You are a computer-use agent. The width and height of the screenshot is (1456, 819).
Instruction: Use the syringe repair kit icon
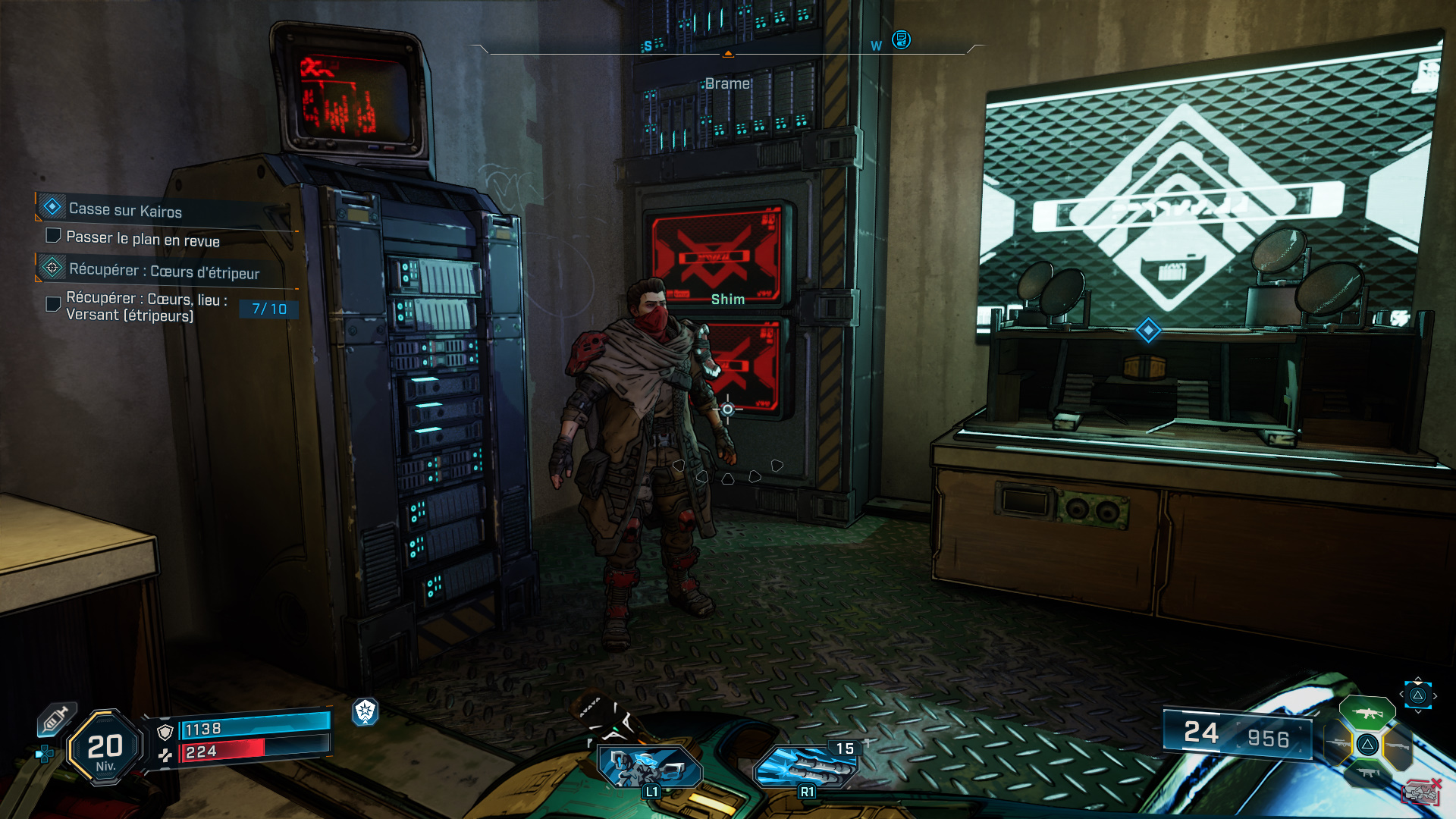click(57, 719)
